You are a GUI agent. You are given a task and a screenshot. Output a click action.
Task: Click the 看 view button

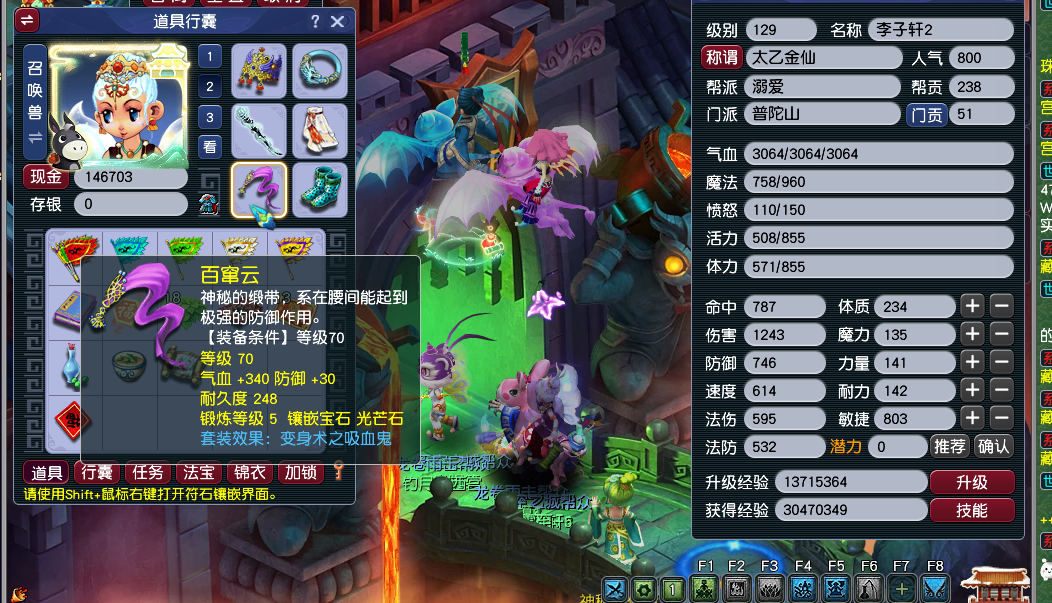click(209, 146)
